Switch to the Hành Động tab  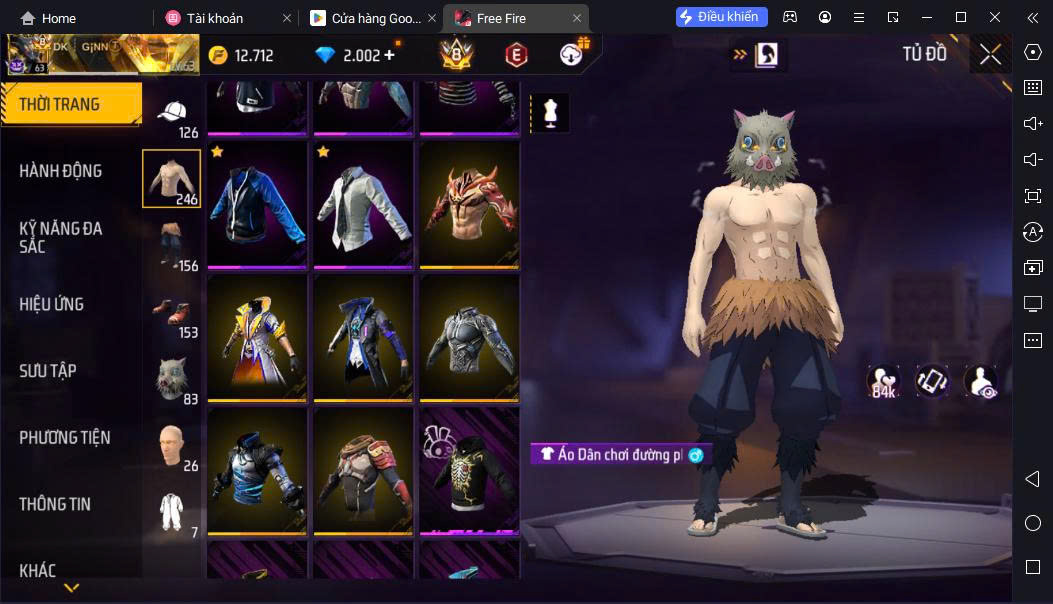pos(61,171)
